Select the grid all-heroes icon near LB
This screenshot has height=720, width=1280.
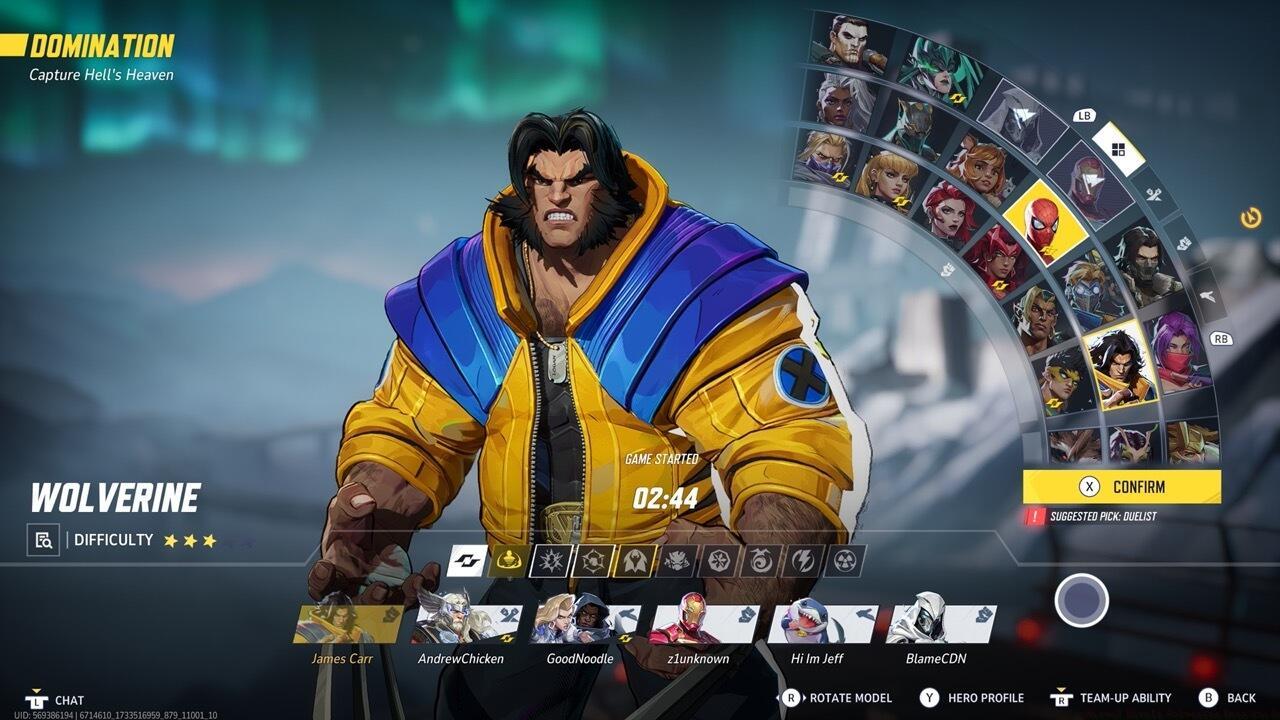[x=1120, y=148]
